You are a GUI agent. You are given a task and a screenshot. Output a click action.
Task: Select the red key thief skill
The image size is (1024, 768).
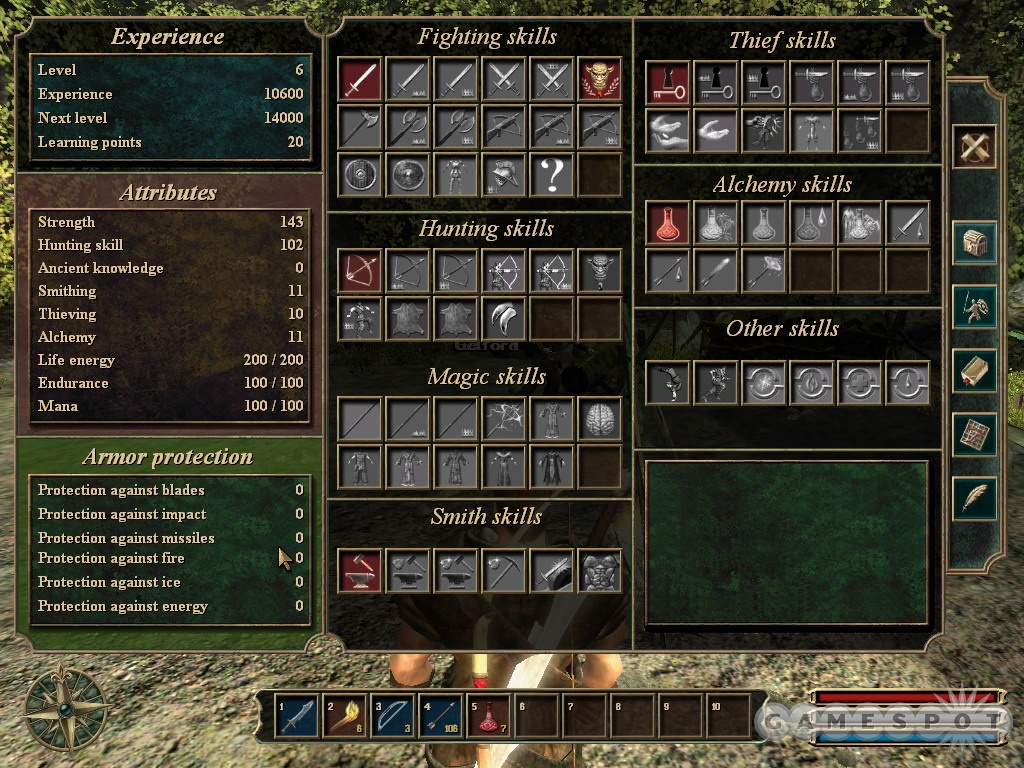coord(668,83)
